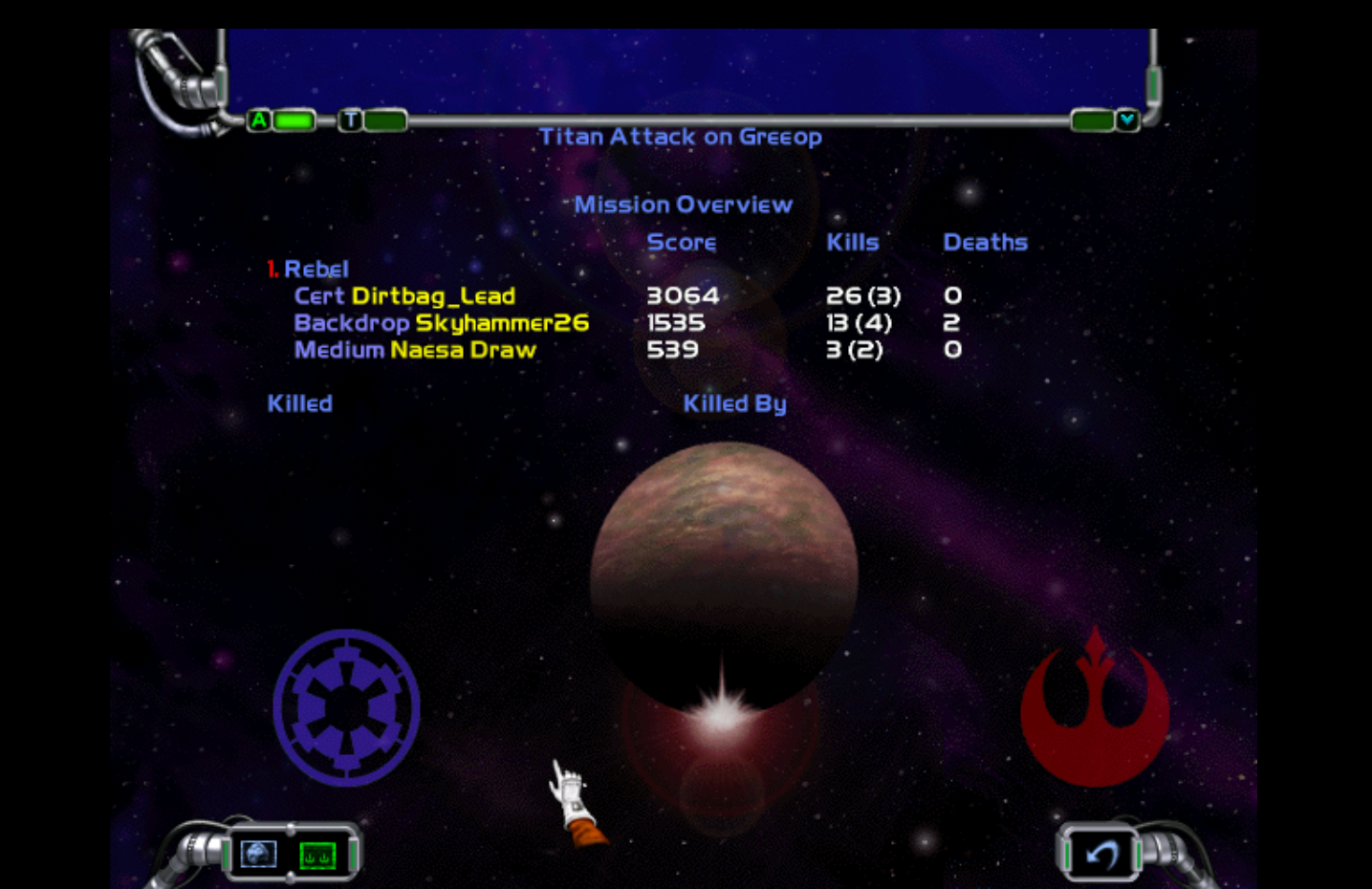Viewport: 1372px width, 889px height.
Task: Show the Rebel Alliance emblem stats
Action: (1095, 709)
